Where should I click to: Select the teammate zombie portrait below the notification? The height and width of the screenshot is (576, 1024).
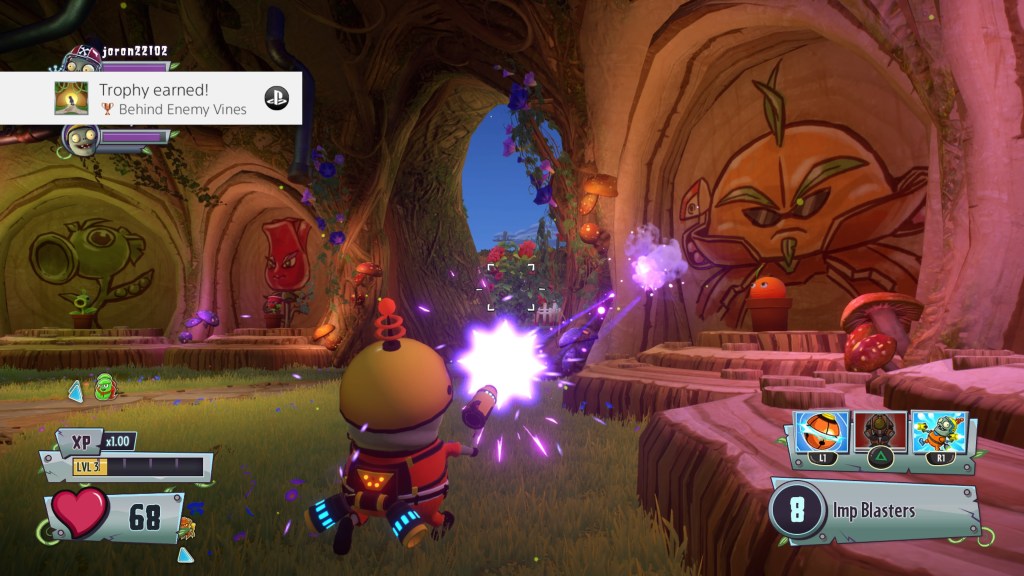[x=80, y=139]
